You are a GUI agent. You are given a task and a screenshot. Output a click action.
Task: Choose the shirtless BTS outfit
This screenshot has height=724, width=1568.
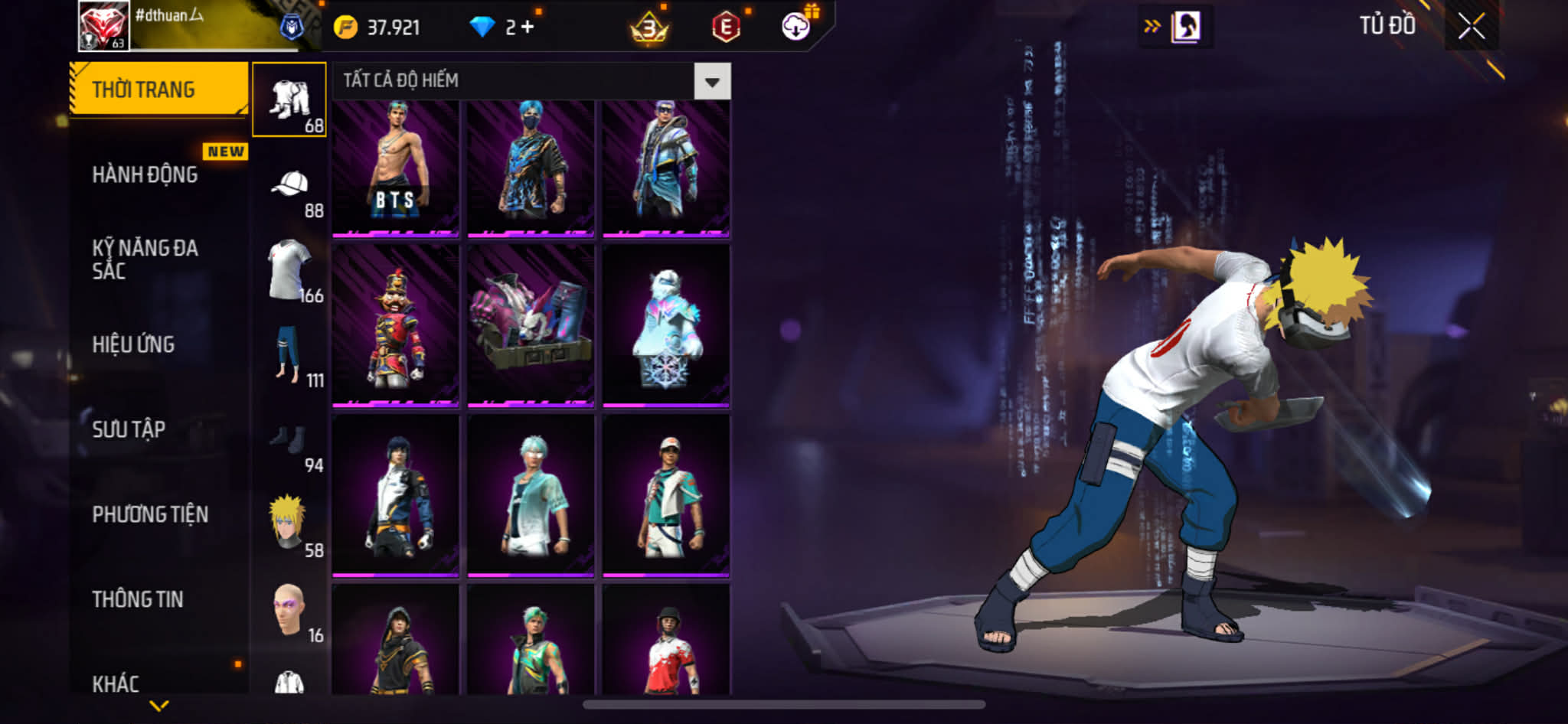pos(396,167)
